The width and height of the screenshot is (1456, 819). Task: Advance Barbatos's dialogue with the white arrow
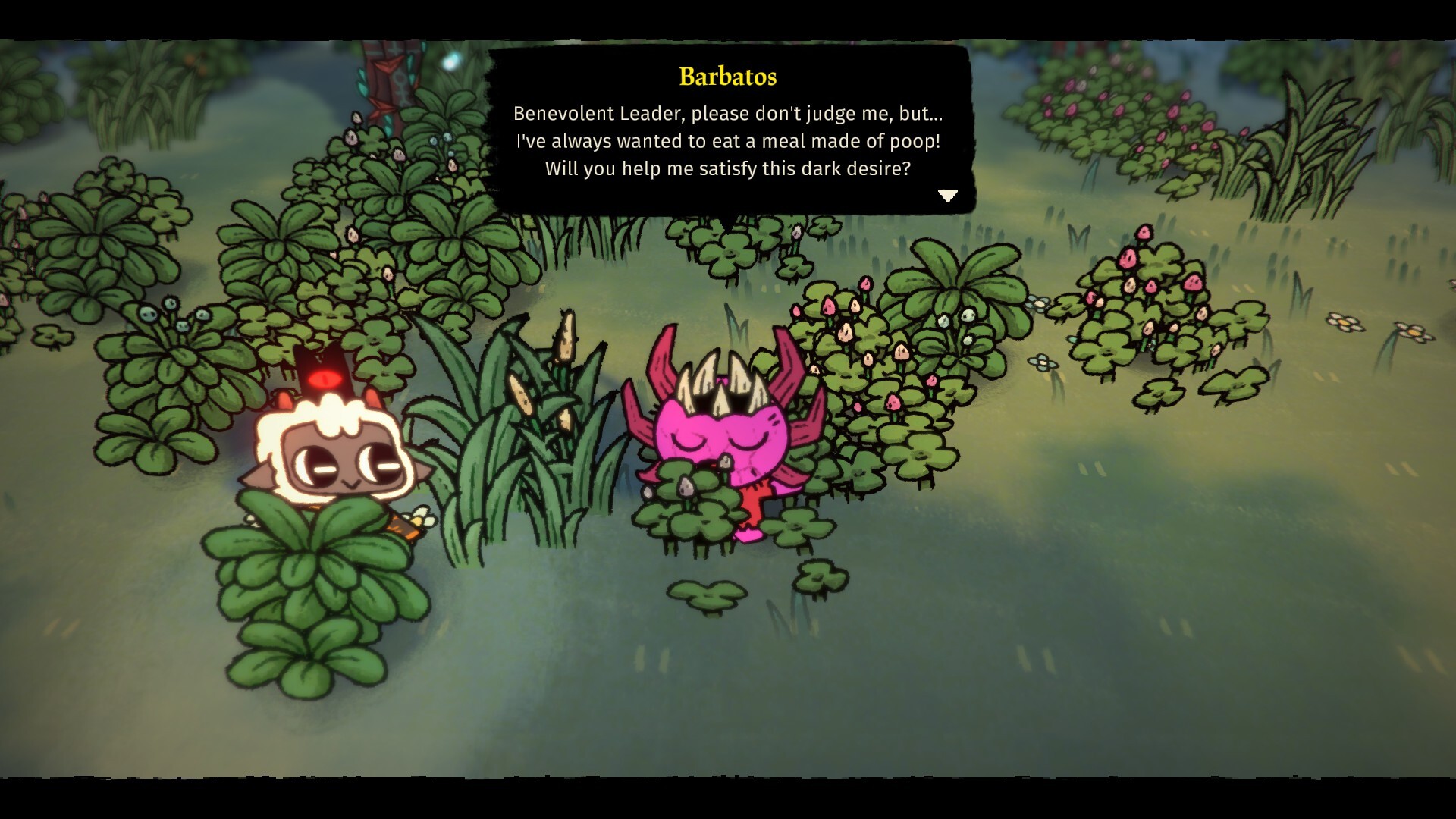coord(947,196)
